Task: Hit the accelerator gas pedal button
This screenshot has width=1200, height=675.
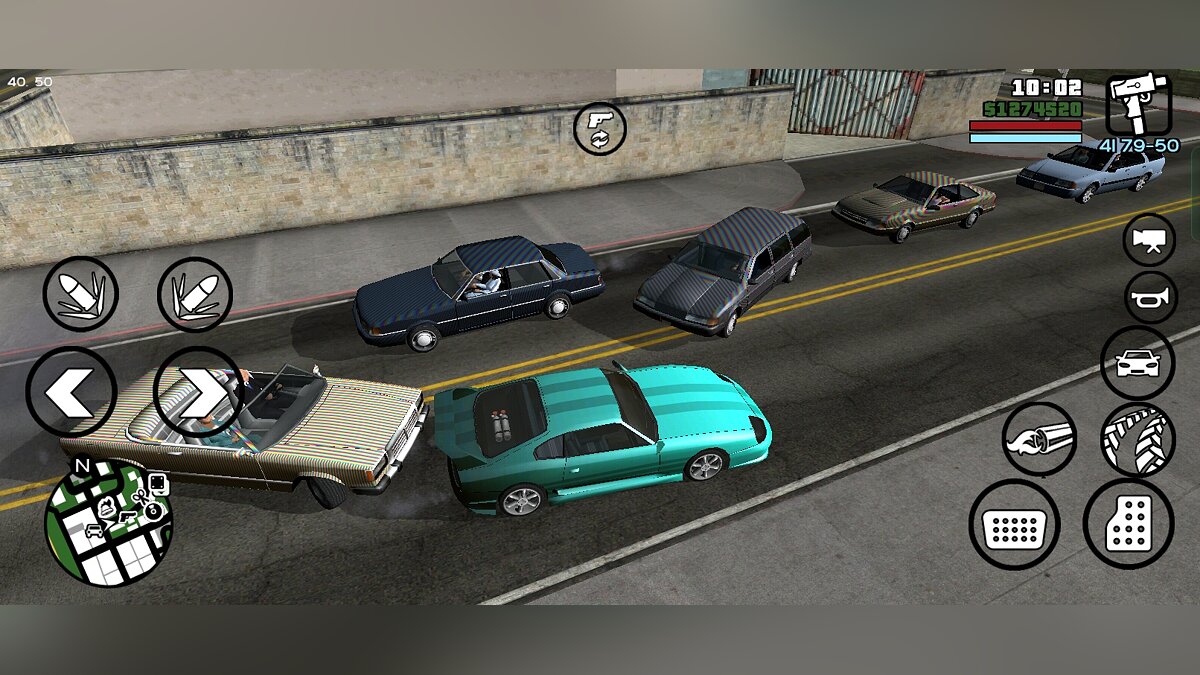Action: pos(1129,524)
